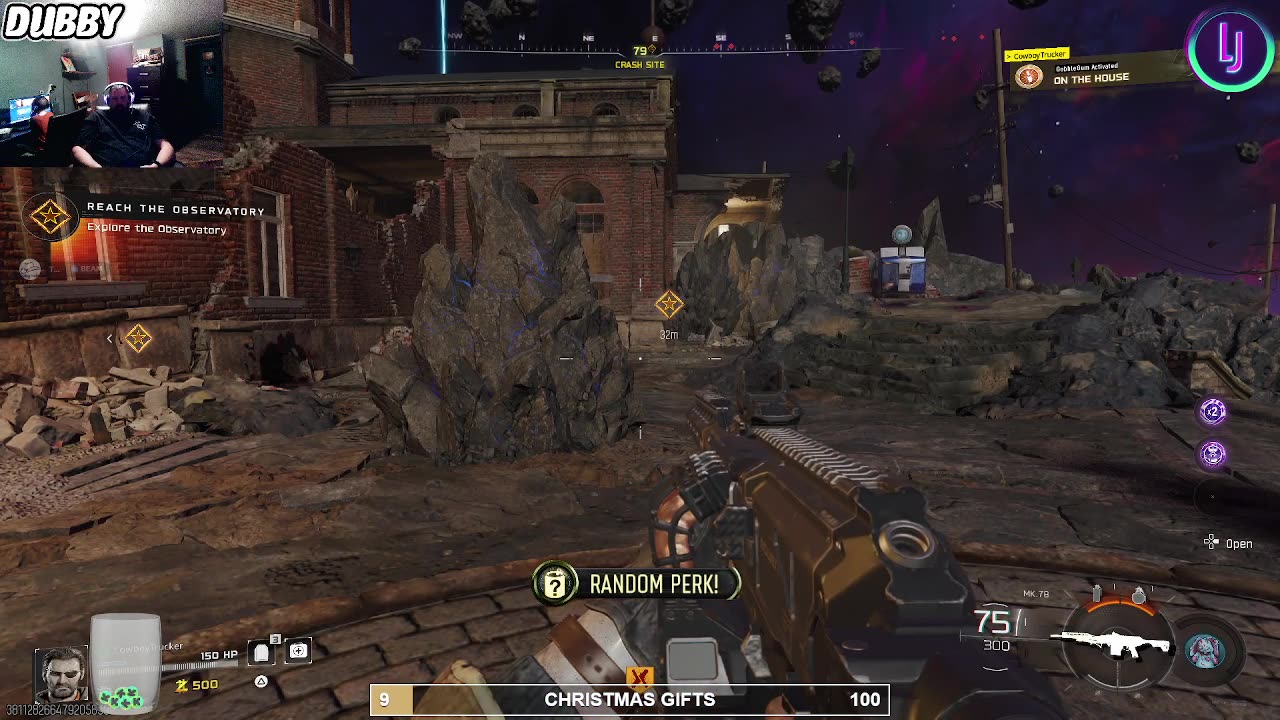This screenshot has height=720, width=1280.
Task: Activate the bunny special ability icon
Action: click(1204, 651)
